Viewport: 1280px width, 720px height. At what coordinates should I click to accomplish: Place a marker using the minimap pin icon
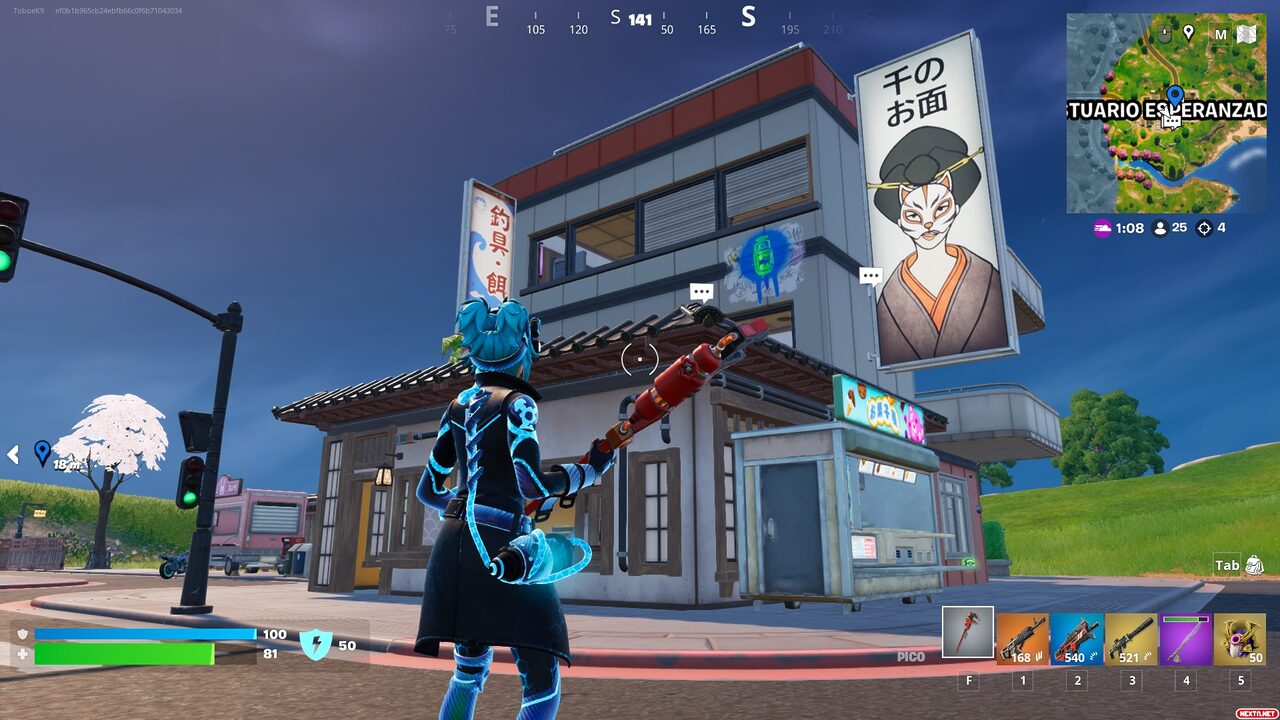point(1189,33)
